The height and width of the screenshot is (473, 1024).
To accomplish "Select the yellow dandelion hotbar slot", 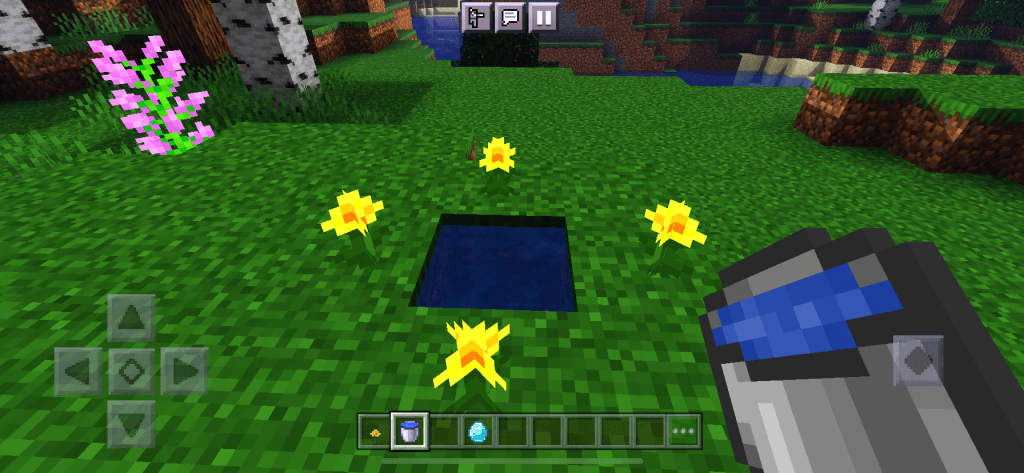I will (x=375, y=432).
